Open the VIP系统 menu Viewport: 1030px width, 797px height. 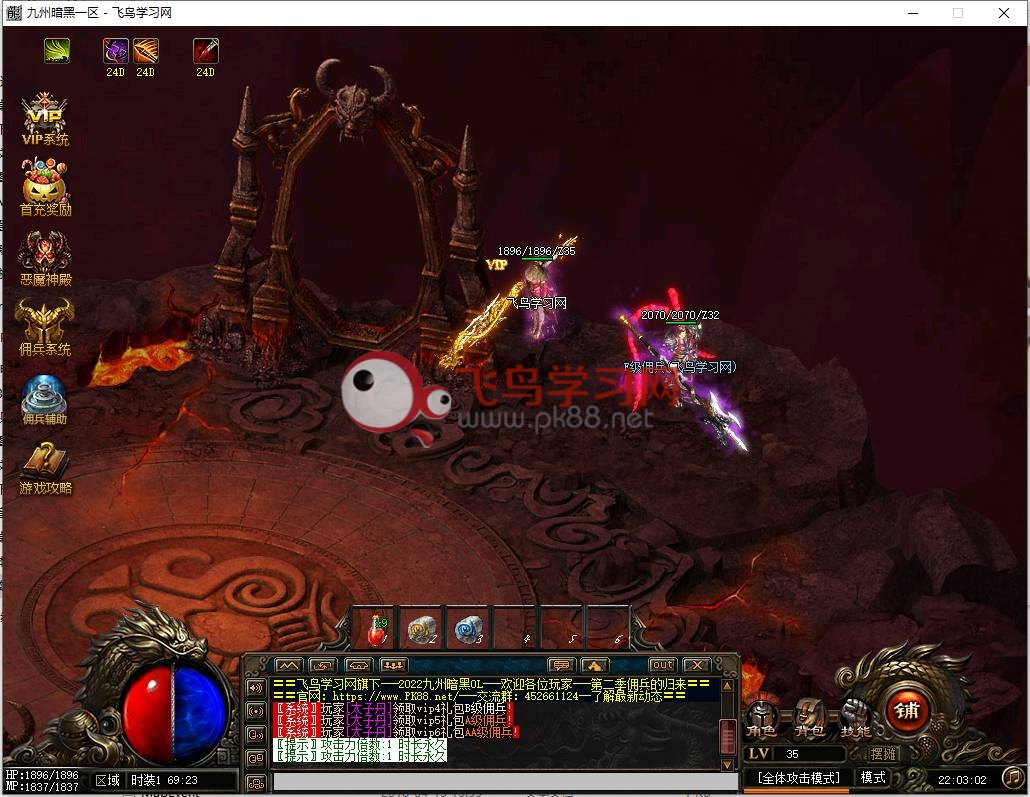[x=45, y=119]
